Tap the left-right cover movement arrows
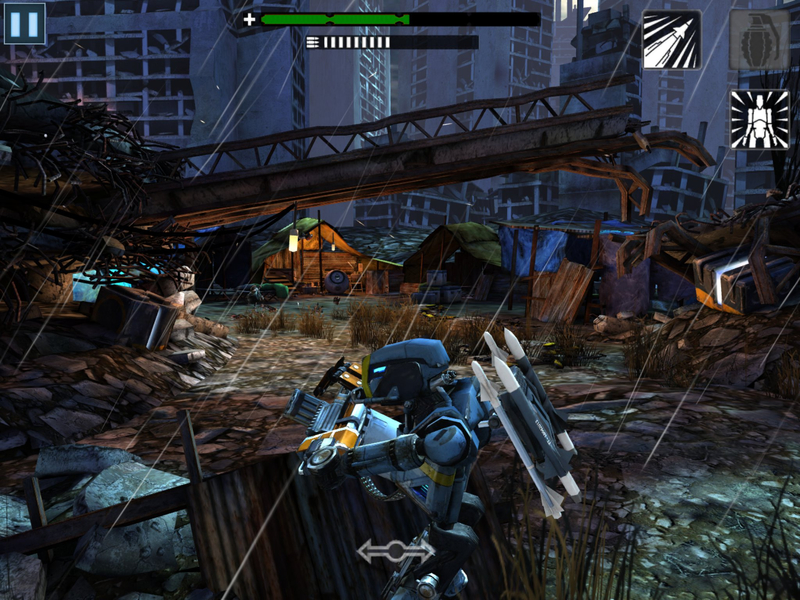The image size is (800, 600). pos(396,550)
